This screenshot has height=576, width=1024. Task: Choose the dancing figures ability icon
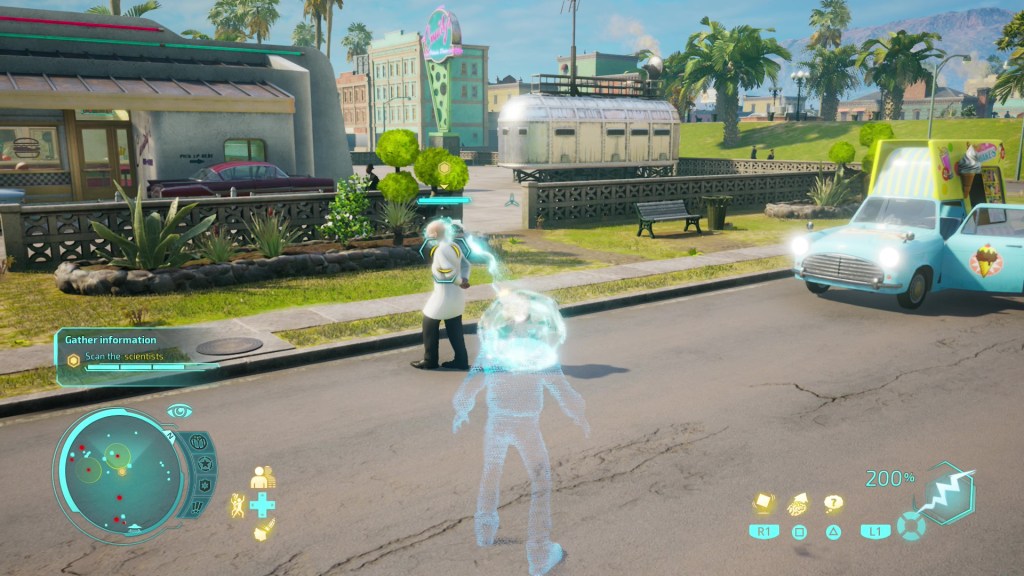(238, 505)
